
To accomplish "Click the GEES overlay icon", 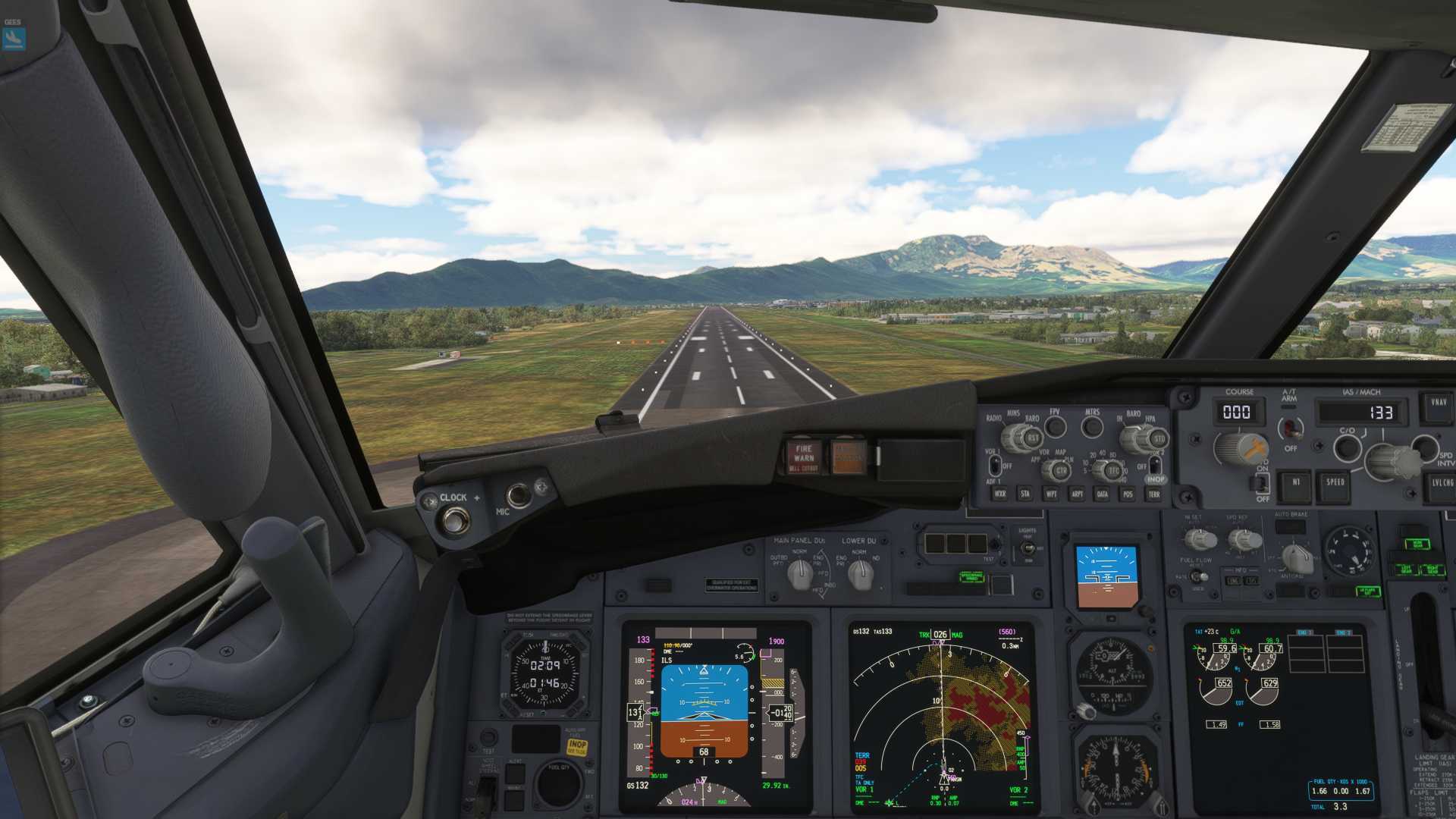I will [14, 38].
